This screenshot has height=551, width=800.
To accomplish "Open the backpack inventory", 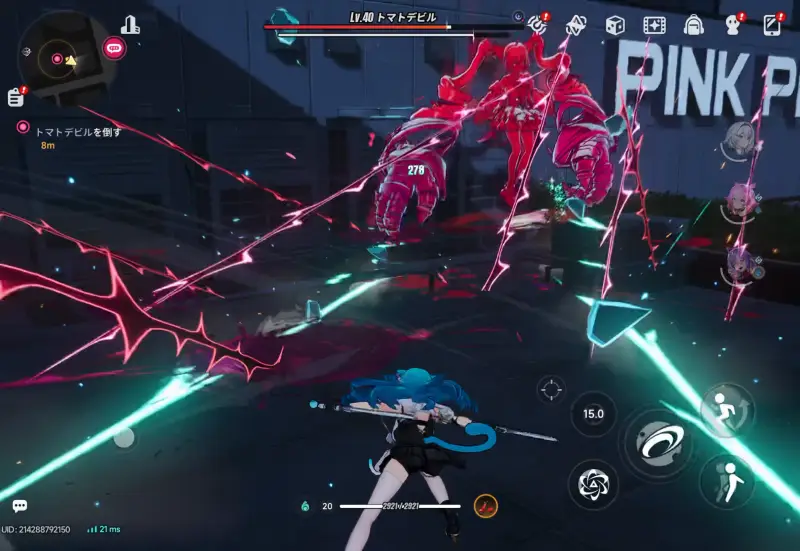I will (693, 25).
